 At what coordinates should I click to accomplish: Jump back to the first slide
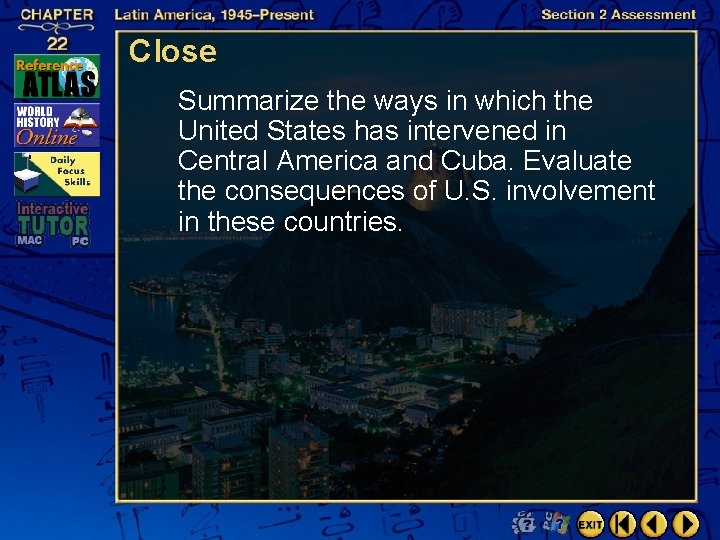[x=623, y=523]
